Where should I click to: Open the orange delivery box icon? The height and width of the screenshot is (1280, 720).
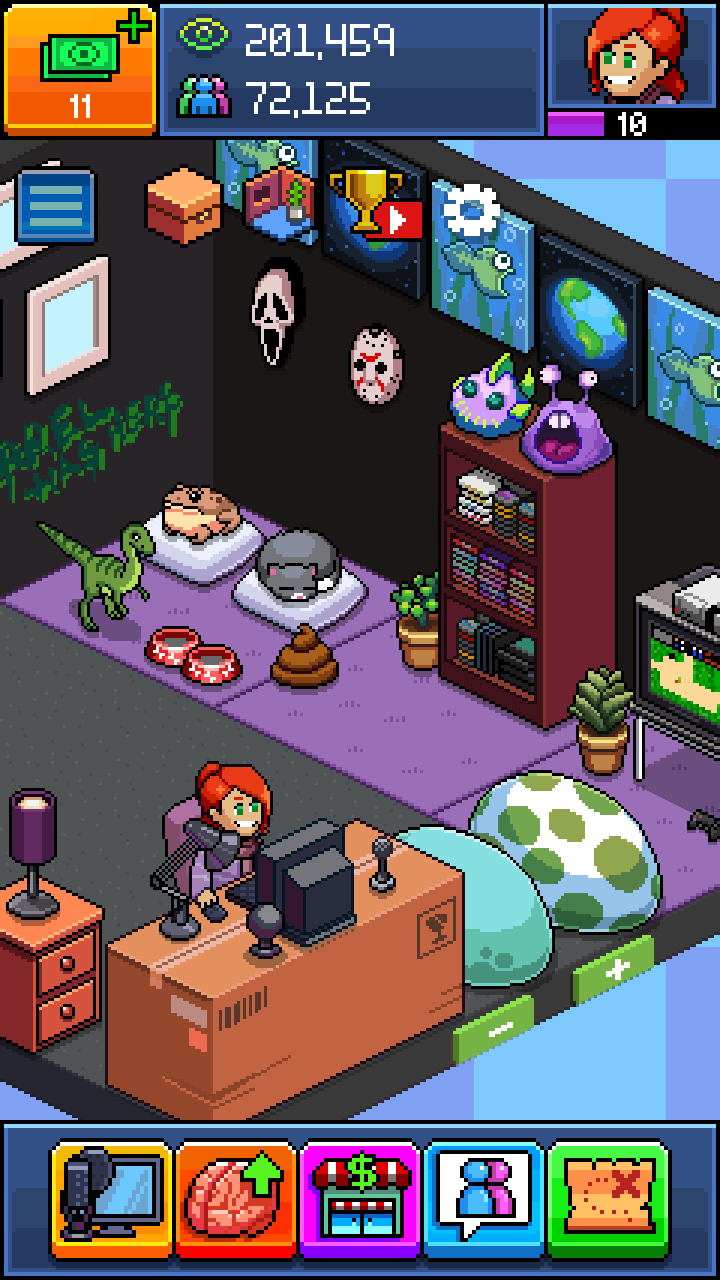tap(182, 204)
